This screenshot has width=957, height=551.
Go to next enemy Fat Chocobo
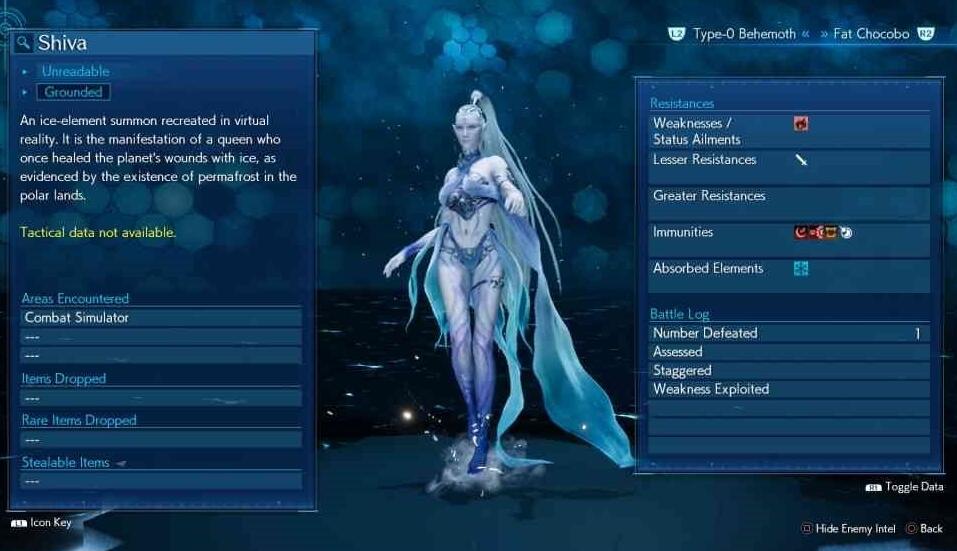871,34
